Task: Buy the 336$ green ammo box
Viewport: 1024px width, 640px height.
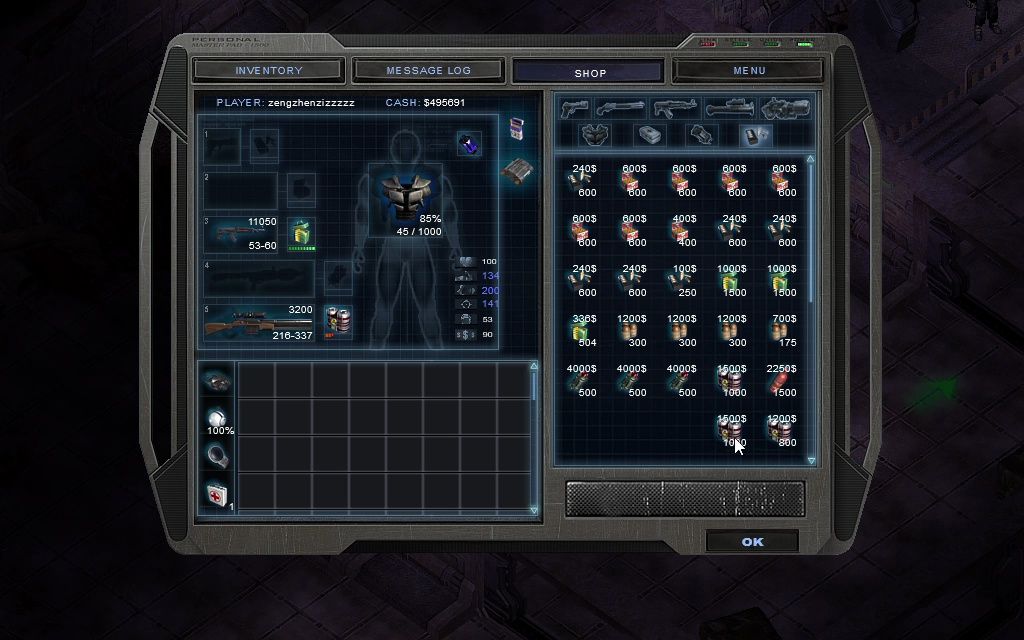Action: tap(581, 331)
